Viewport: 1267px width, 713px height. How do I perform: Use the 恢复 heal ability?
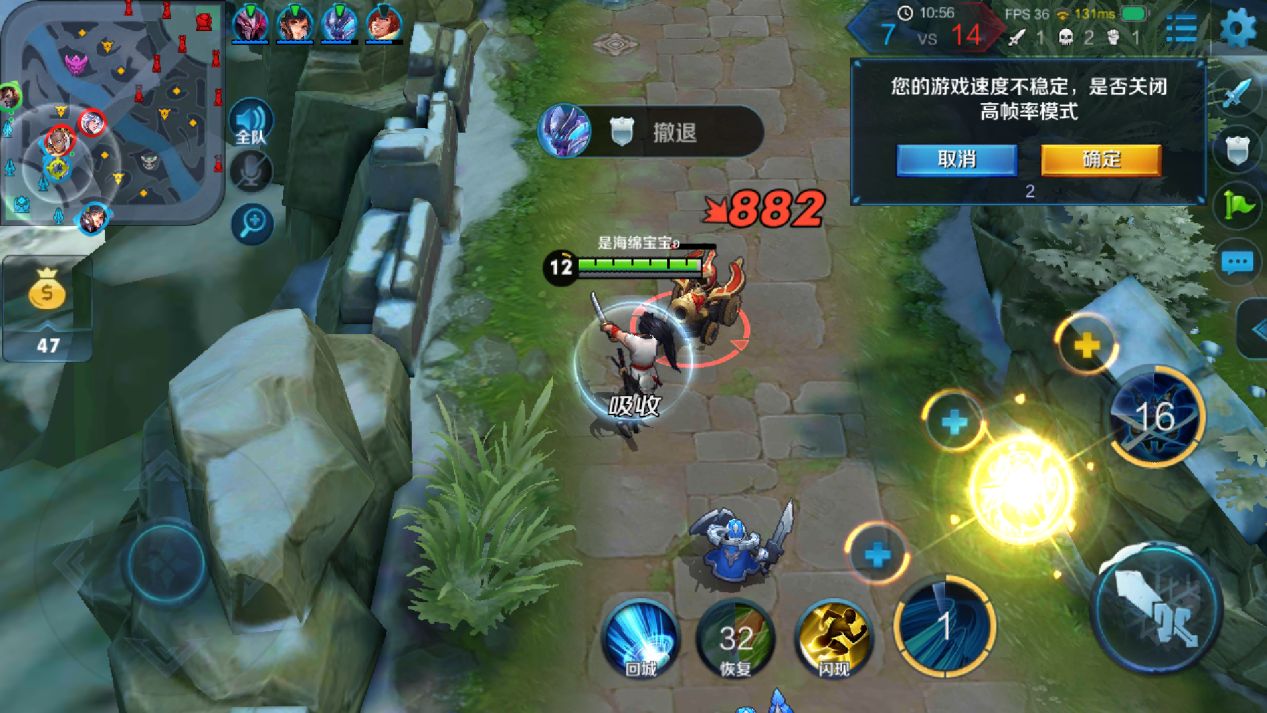tap(736, 638)
